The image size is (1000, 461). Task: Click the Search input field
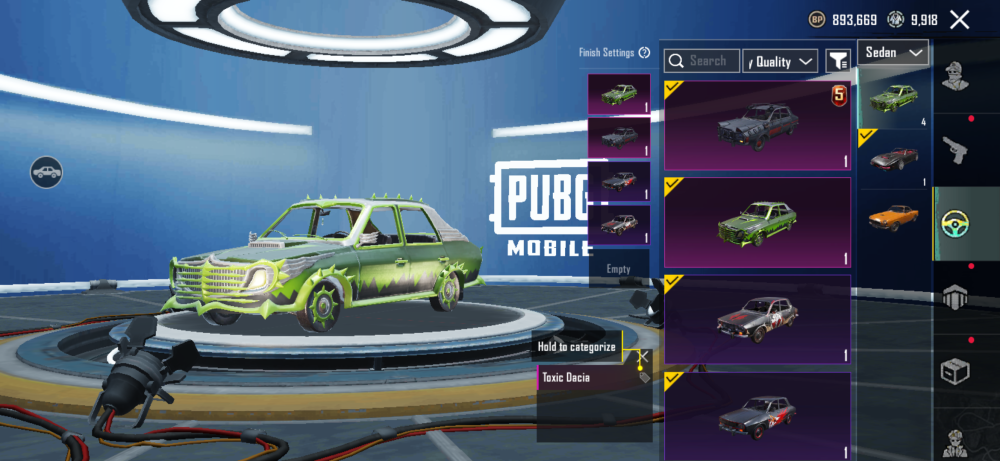point(702,61)
